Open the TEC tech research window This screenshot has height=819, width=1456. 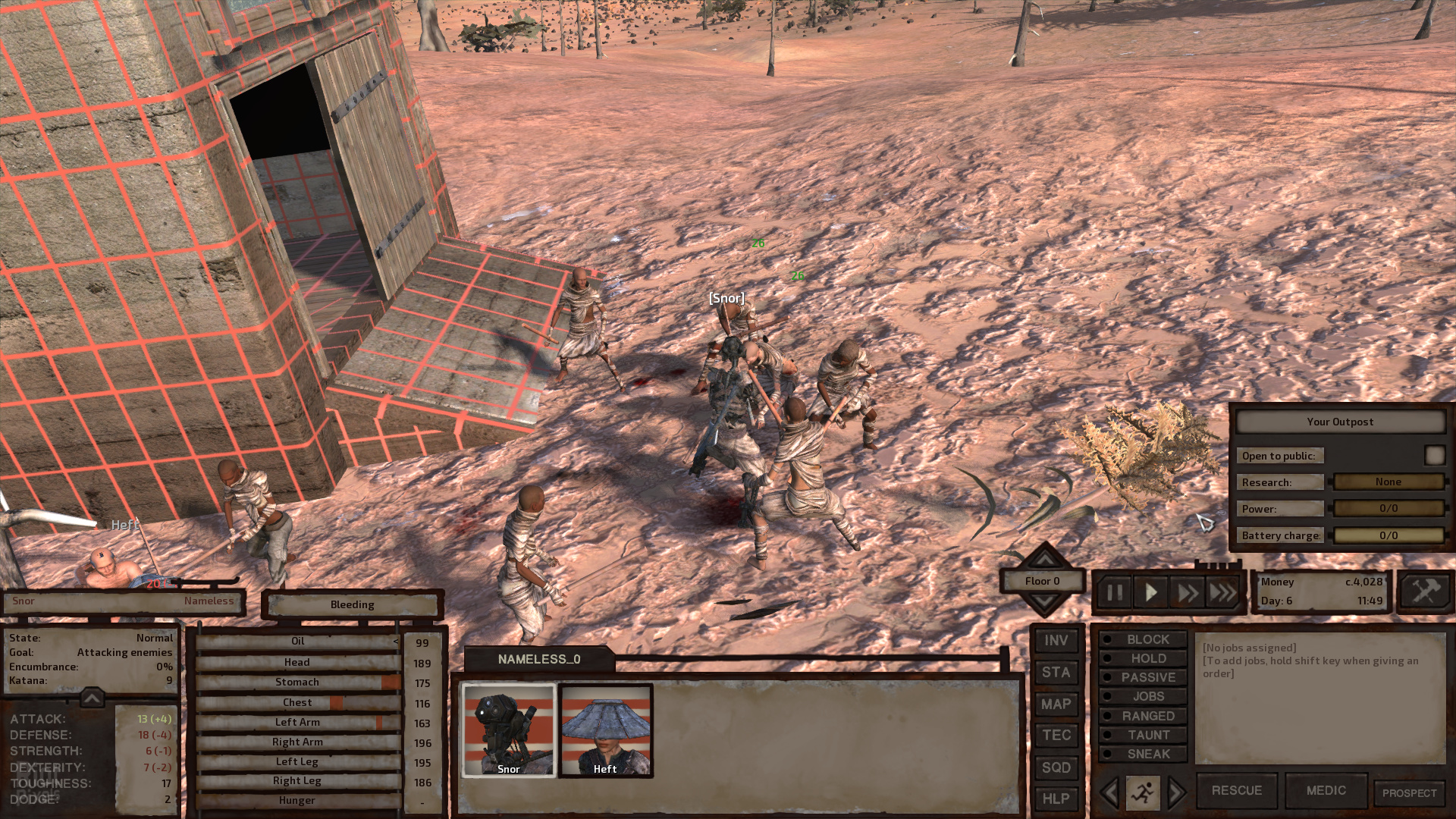1056,736
